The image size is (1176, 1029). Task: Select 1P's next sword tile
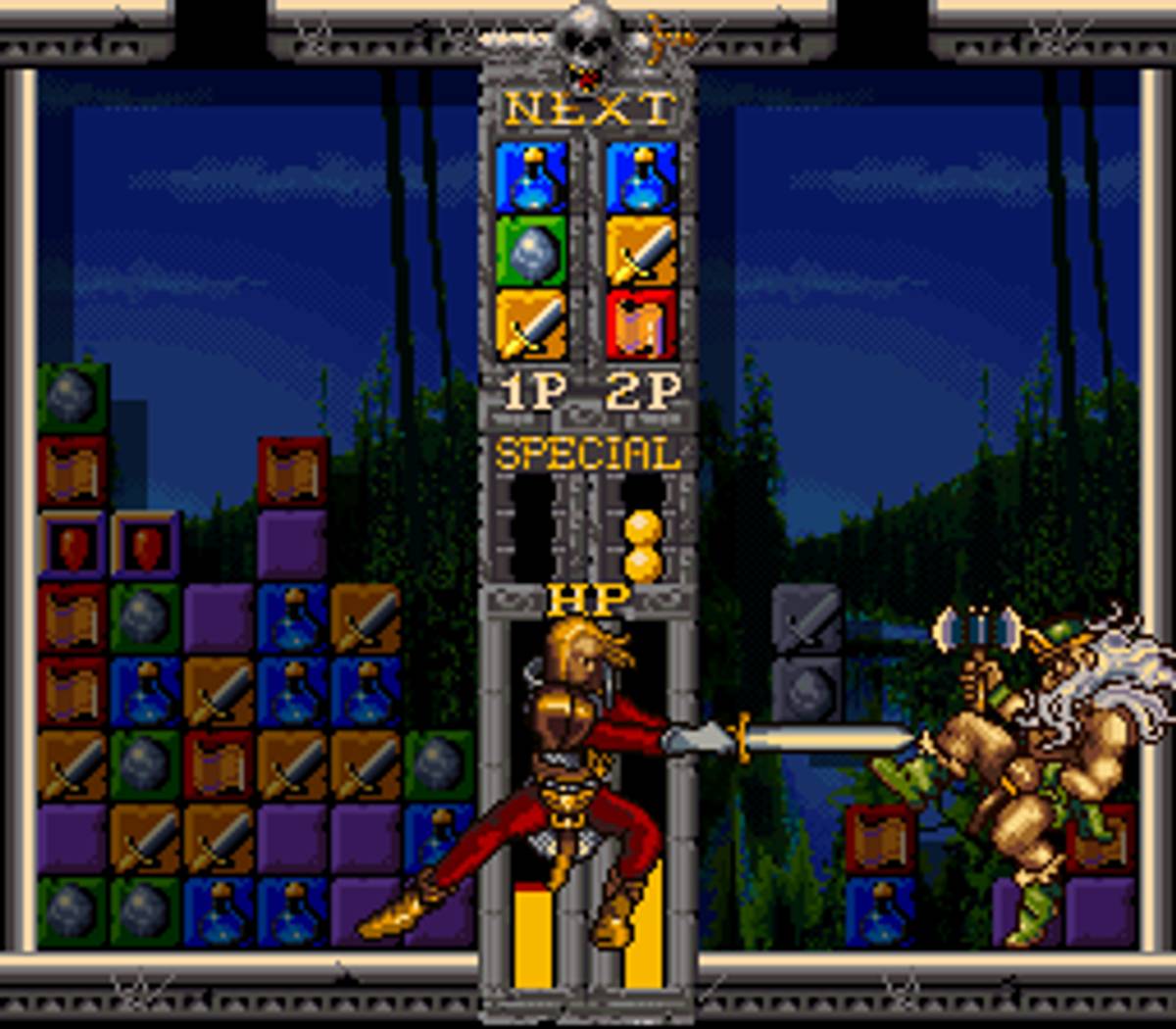click(x=532, y=324)
